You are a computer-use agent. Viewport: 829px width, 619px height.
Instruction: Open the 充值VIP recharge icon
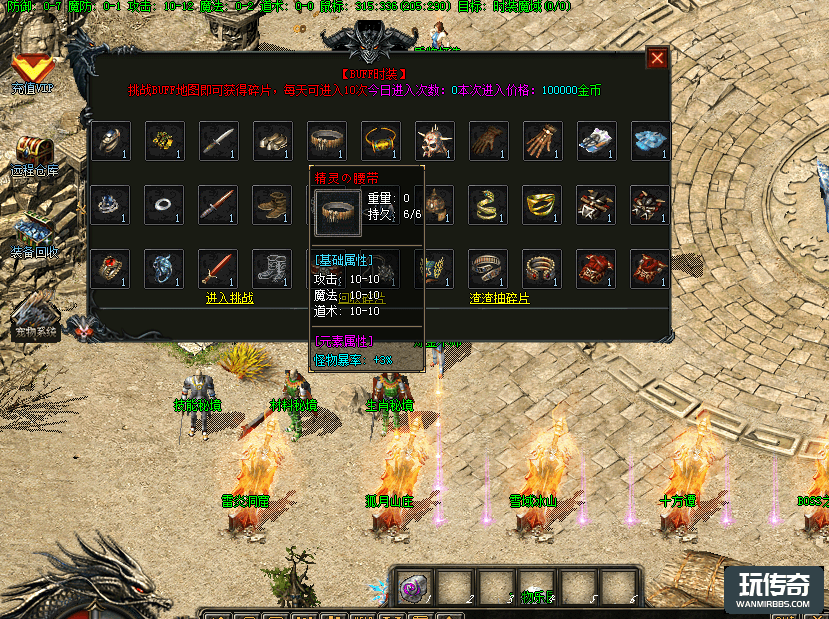(x=34, y=70)
